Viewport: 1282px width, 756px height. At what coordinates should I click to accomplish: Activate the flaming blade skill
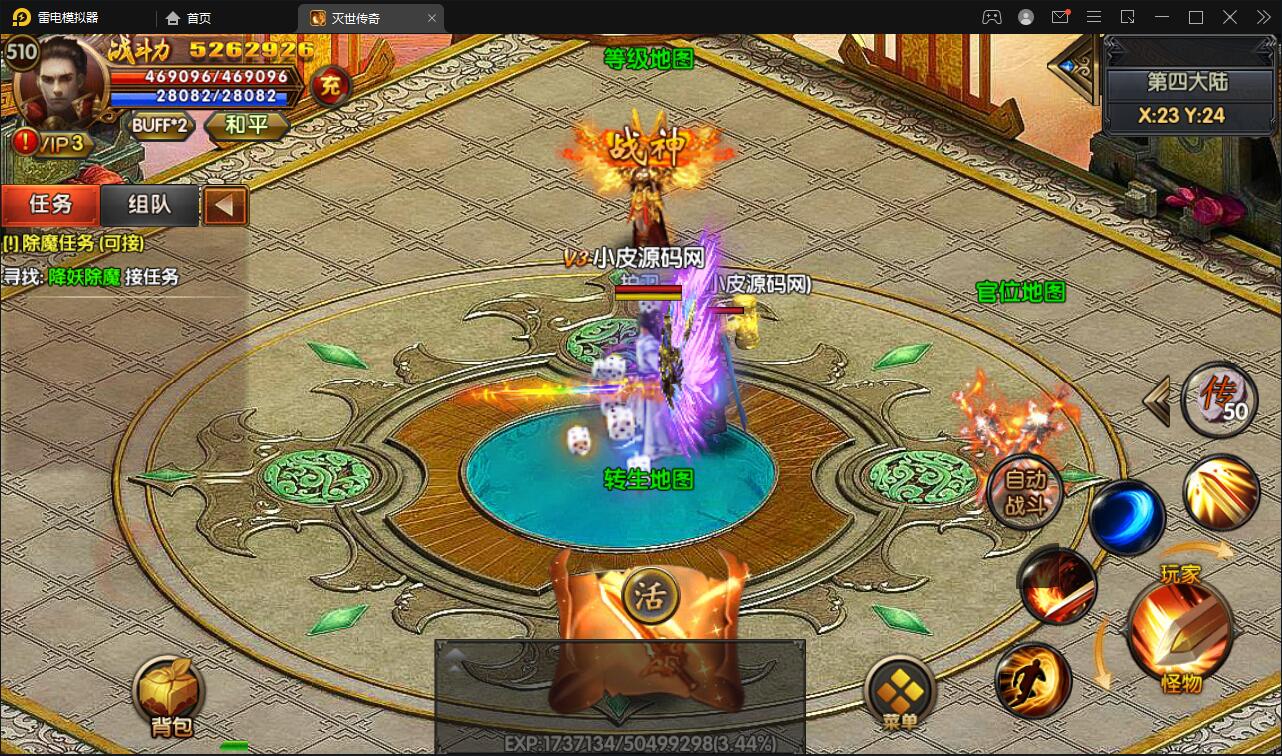[x=1058, y=586]
